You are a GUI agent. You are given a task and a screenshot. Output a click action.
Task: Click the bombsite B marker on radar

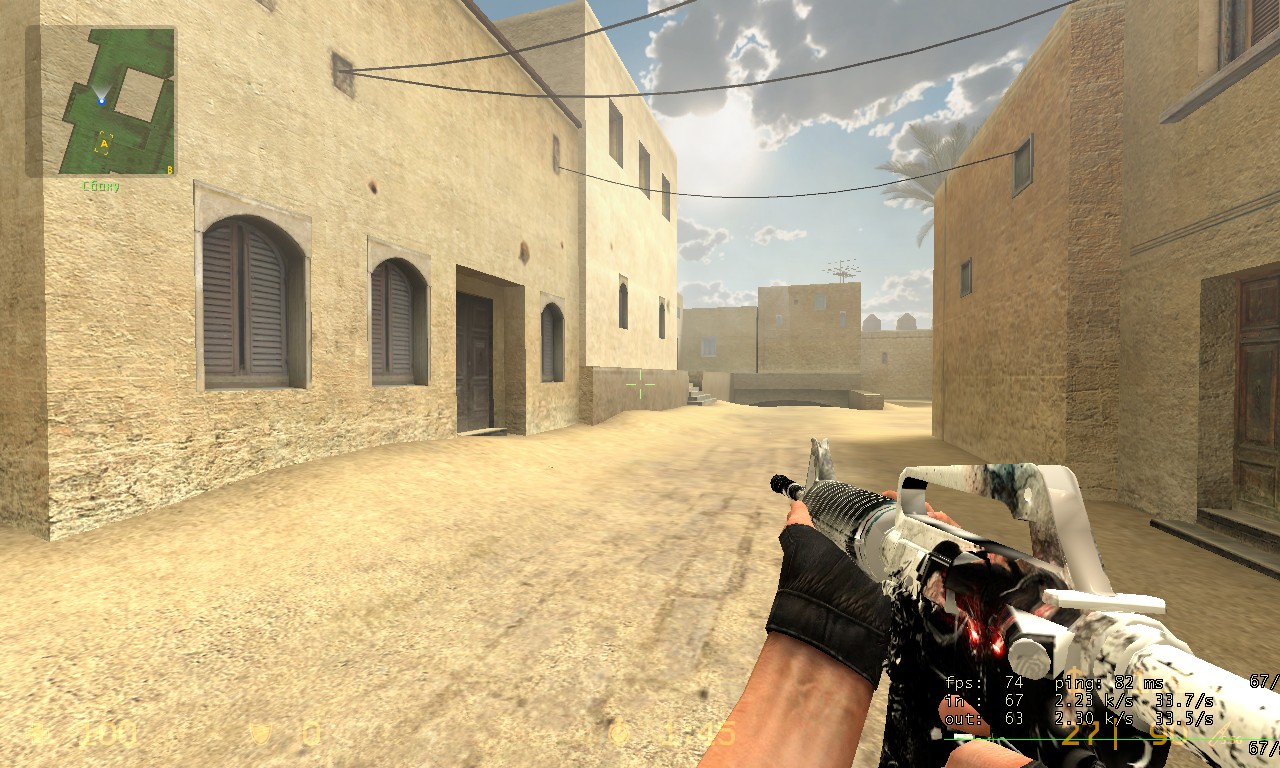(x=169, y=170)
